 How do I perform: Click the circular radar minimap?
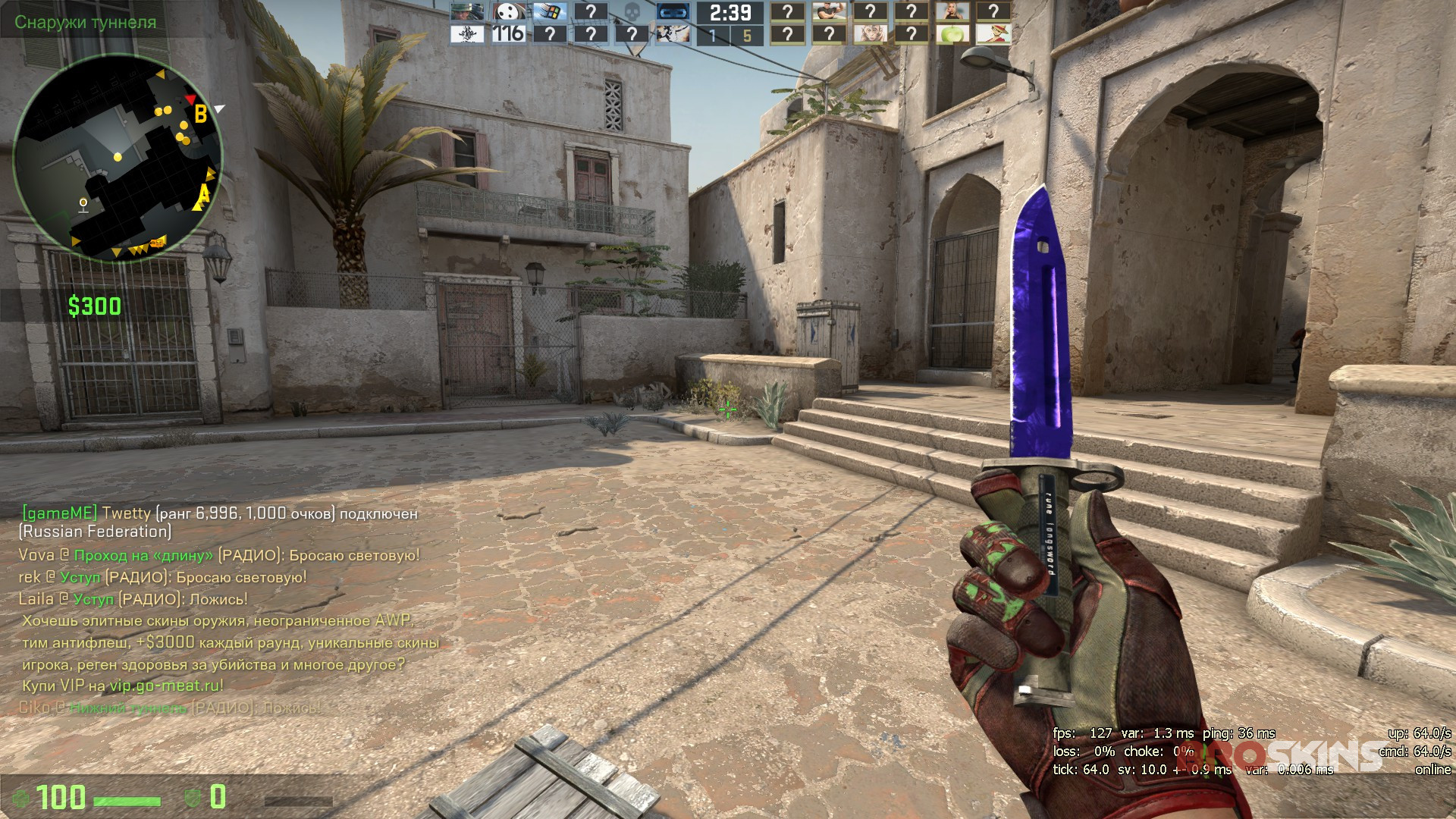point(118,158)
